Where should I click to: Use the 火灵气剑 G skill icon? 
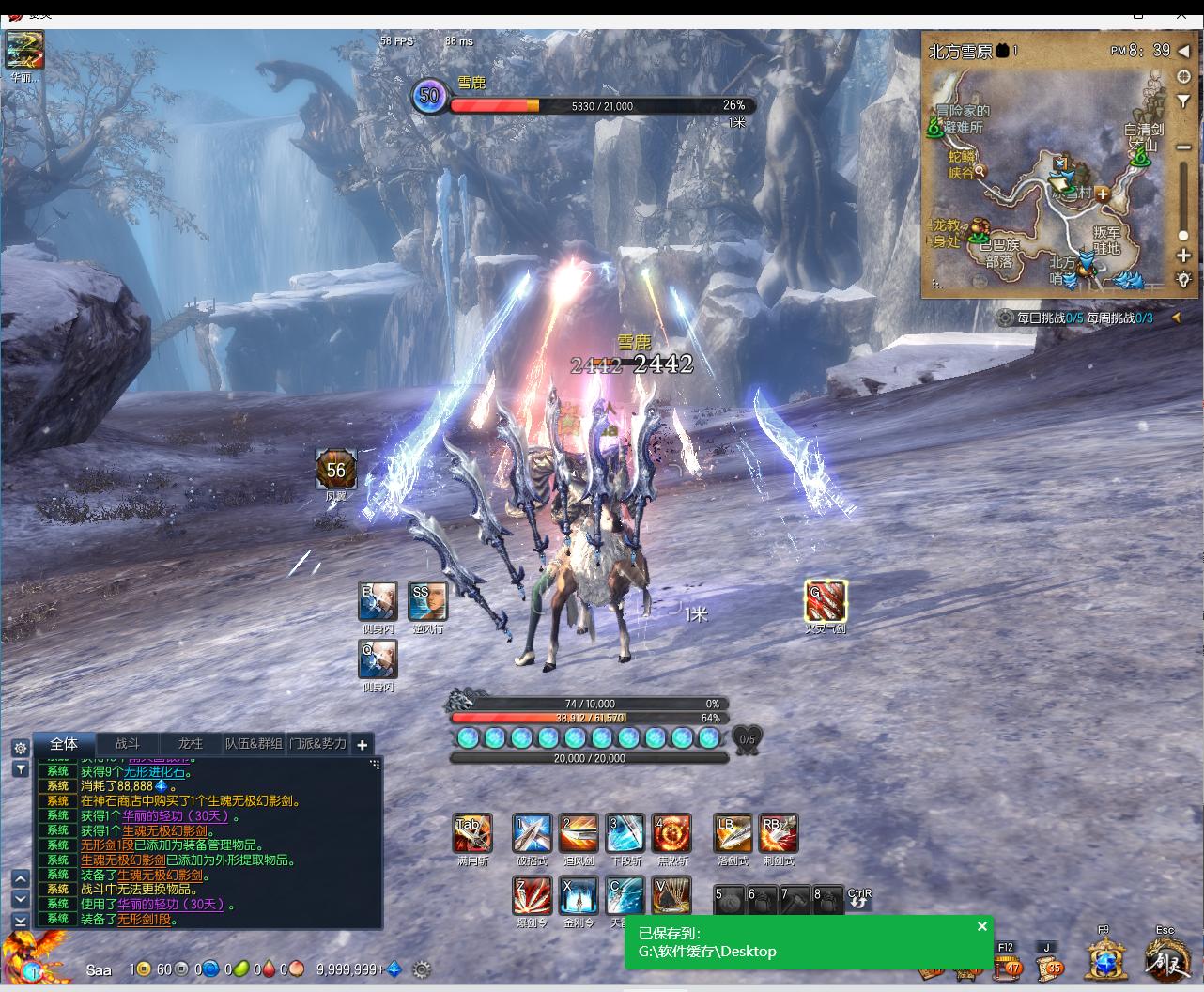pos(826,601)
